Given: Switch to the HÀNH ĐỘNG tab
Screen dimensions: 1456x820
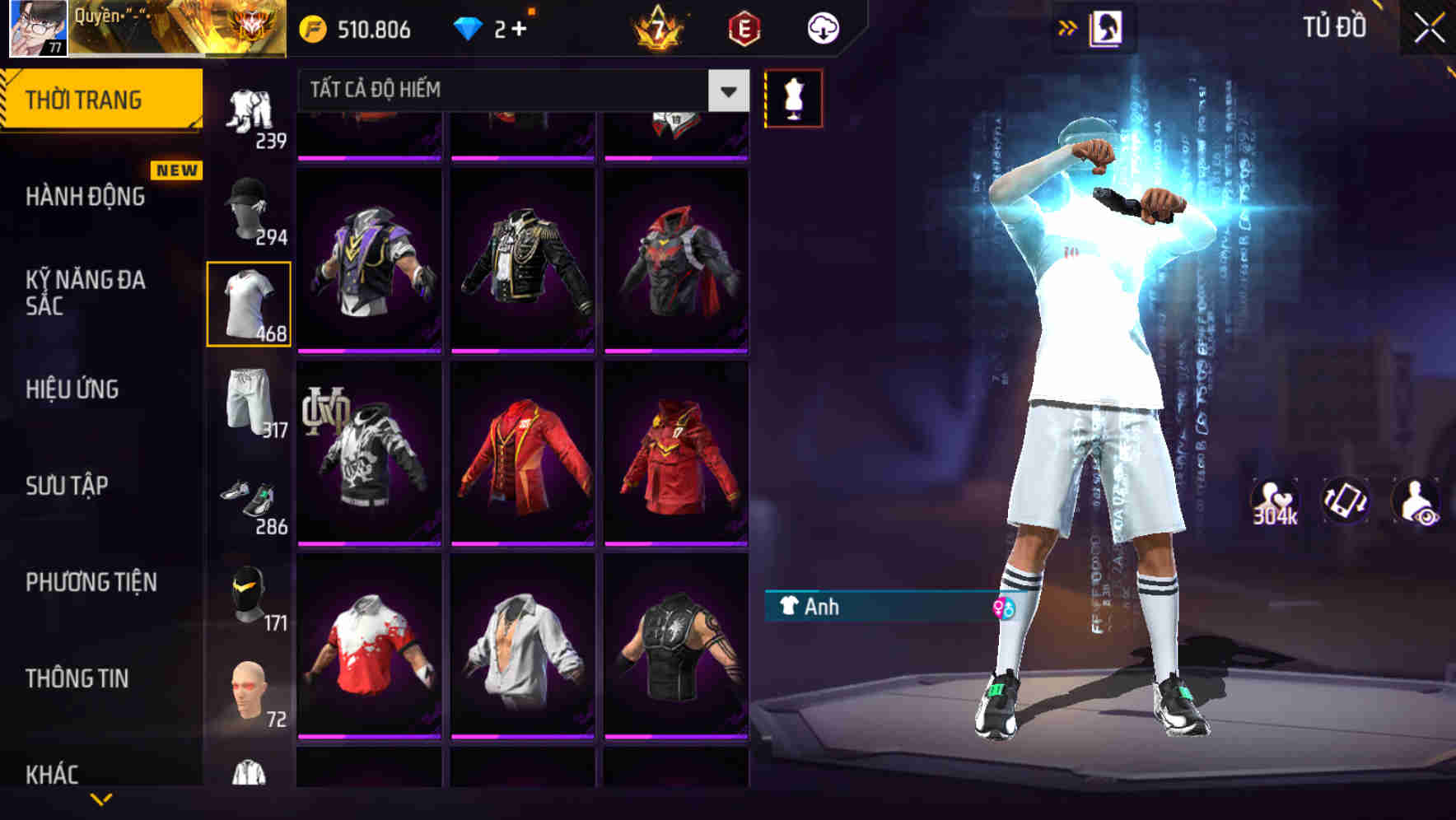Looking at the screenshot, I should point(86,198).
